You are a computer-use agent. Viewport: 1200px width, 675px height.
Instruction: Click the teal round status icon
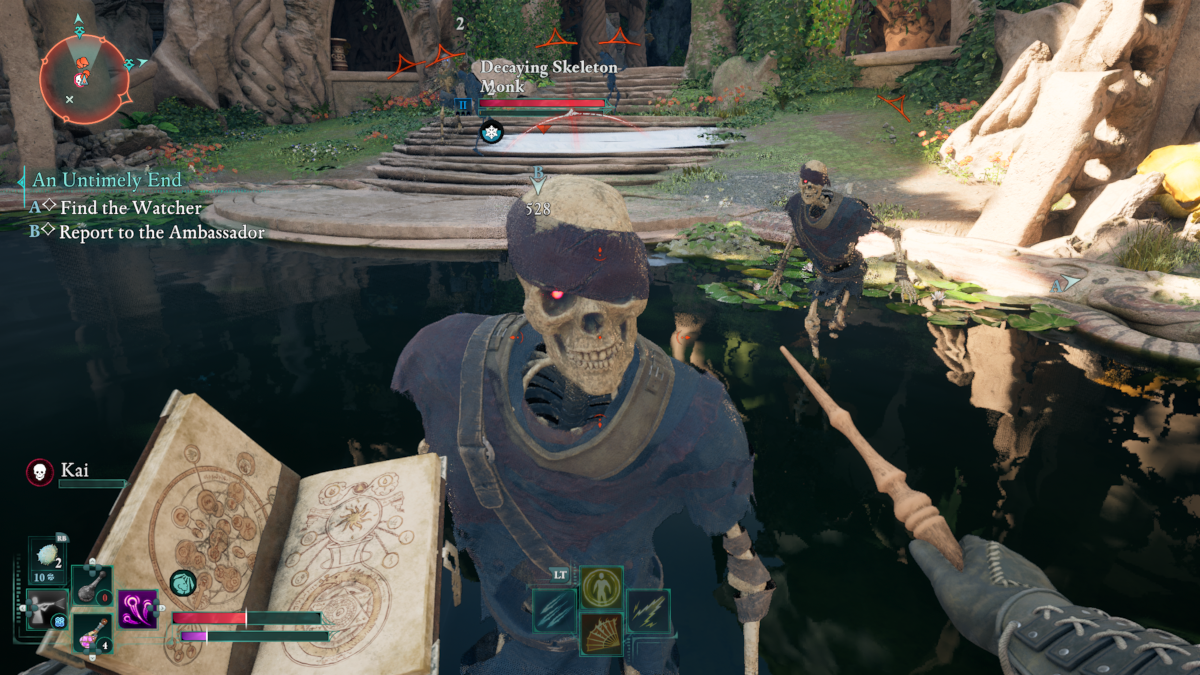coord(182,582)
